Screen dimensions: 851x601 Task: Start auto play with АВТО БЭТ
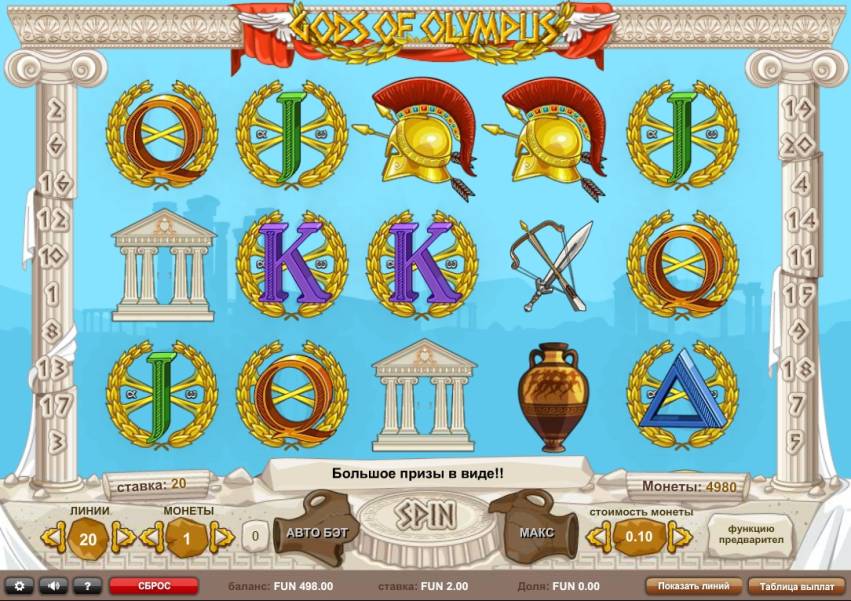coord(316,533)
